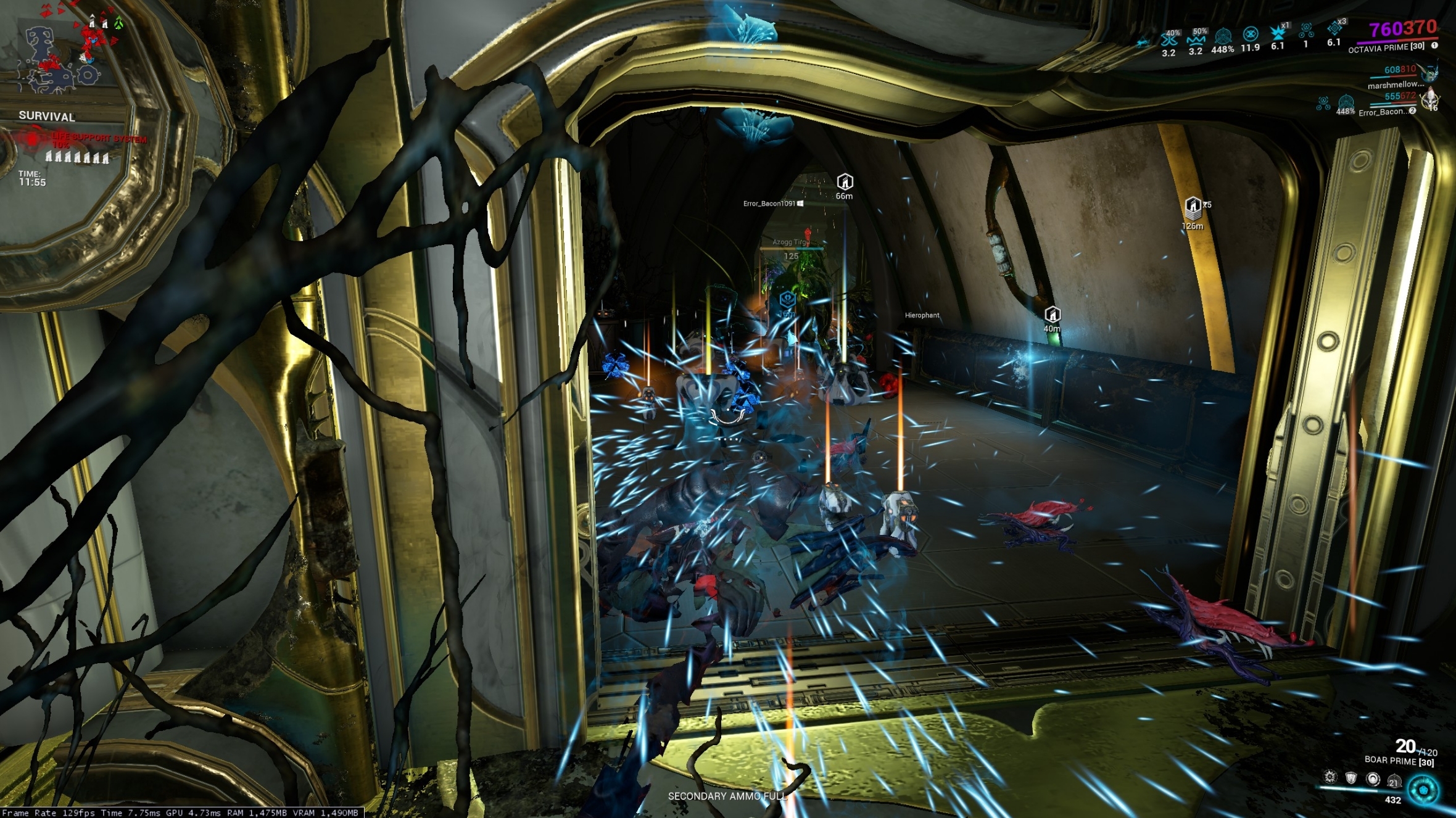Screen dimensions: 1456x818
Task: Click the shield-shaped second ability icon
Action: coord(1351,779)
